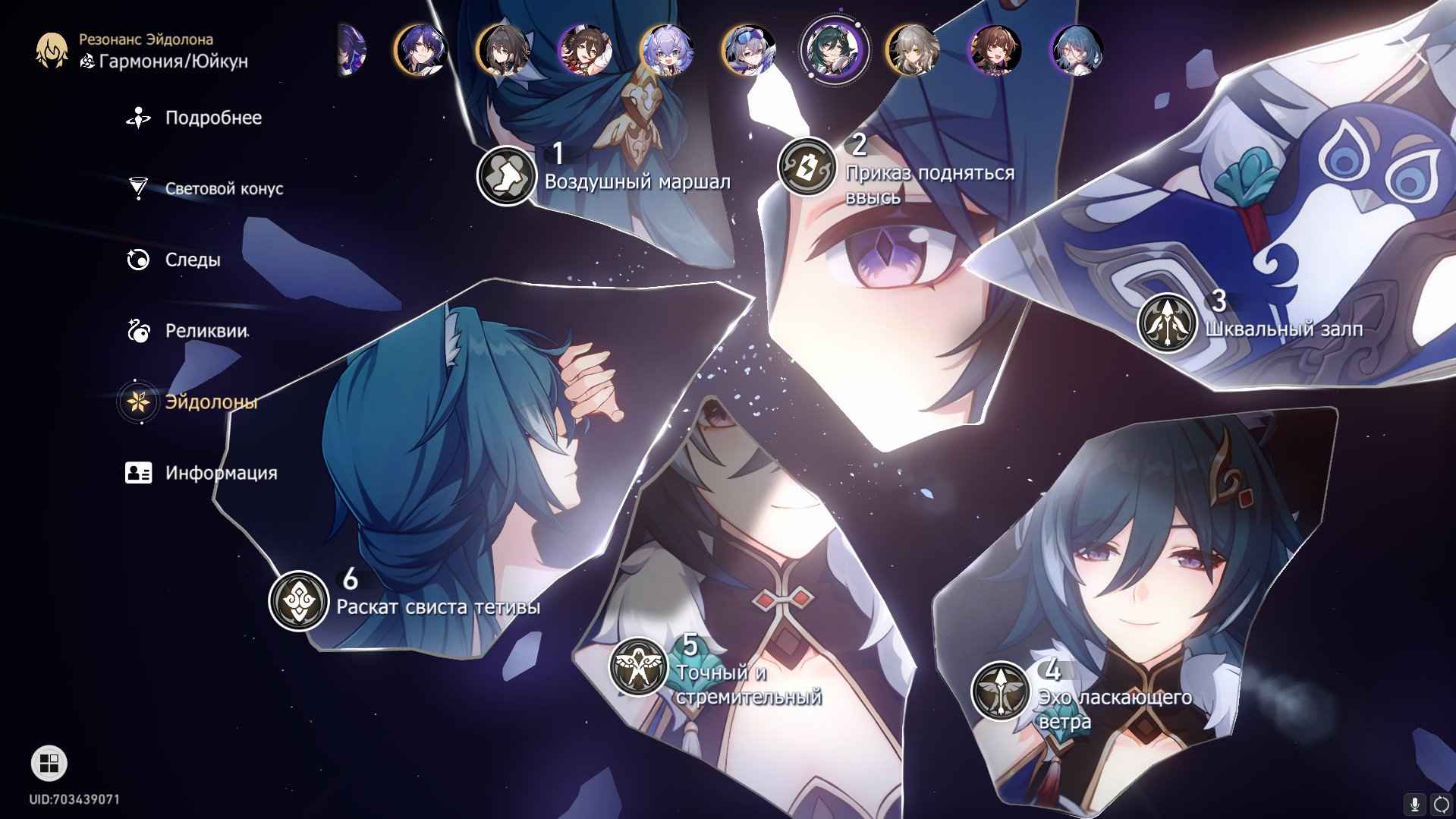Screen dimensions: 1456x819
Task: Open the Подробнее details section
Action: [212, 118]
